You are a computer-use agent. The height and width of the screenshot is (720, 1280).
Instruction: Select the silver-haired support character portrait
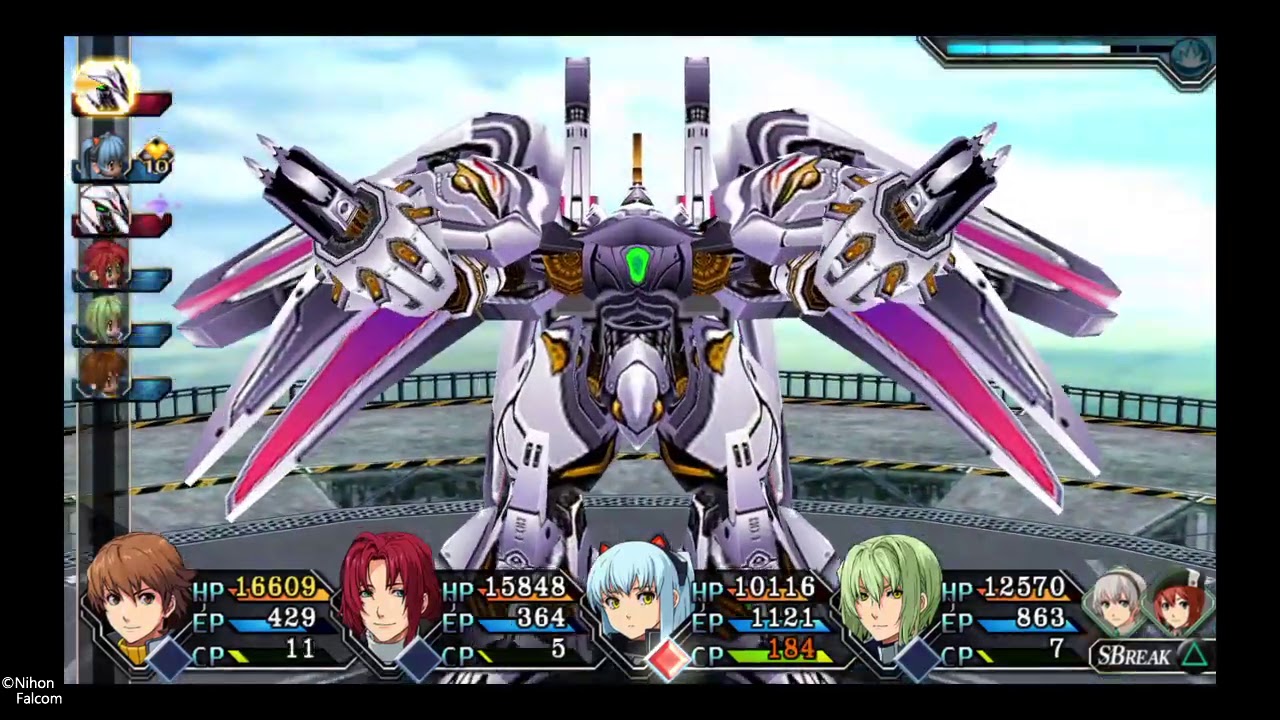[1118, 601]
